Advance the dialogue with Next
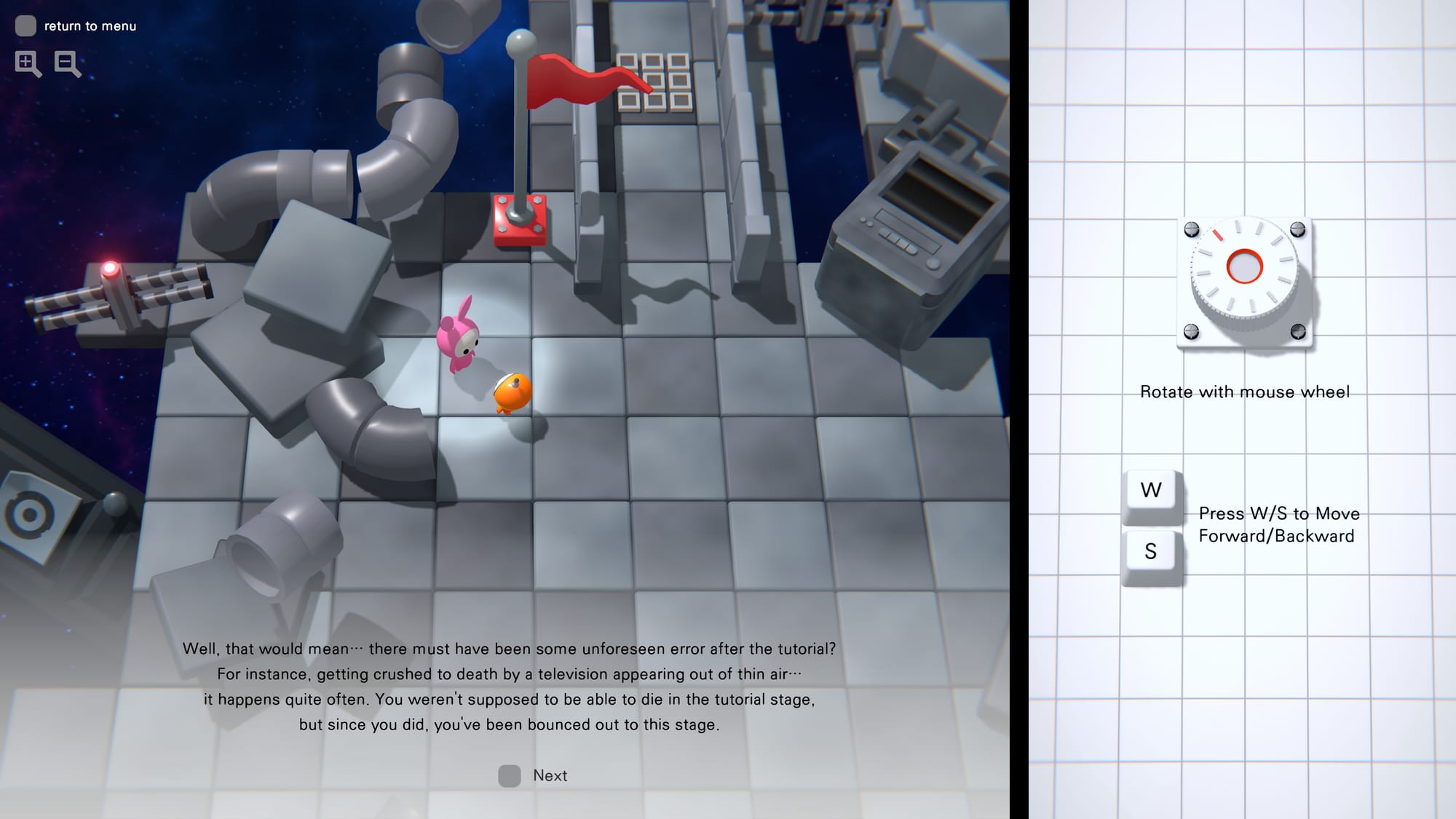1456x819 pixels. [x=533, y=776]
